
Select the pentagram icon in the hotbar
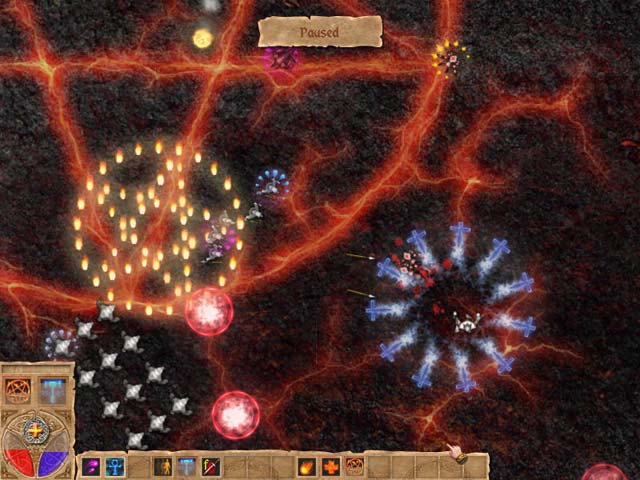[354, 466]
